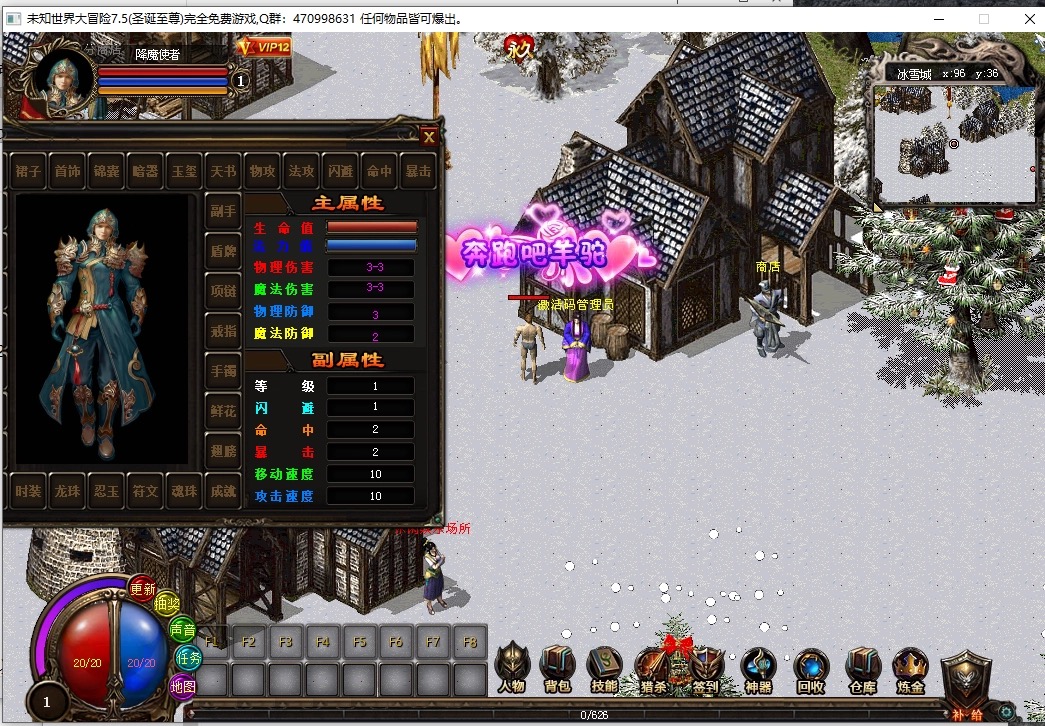Click the red 更新 update orb
Viewport: 1045px width, 726px height.
(143, 589)
